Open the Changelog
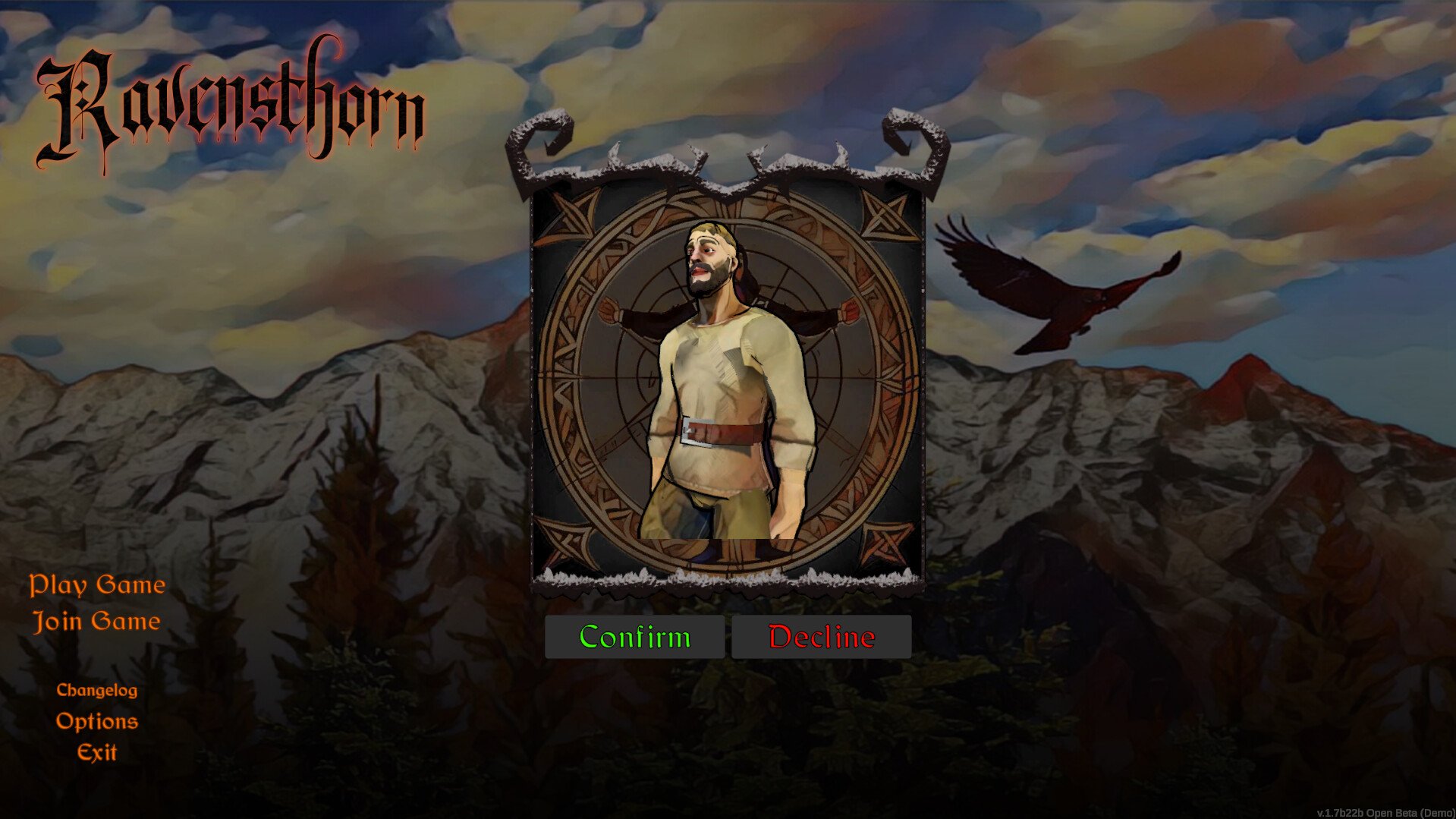1456x819 pixels. 97,690
